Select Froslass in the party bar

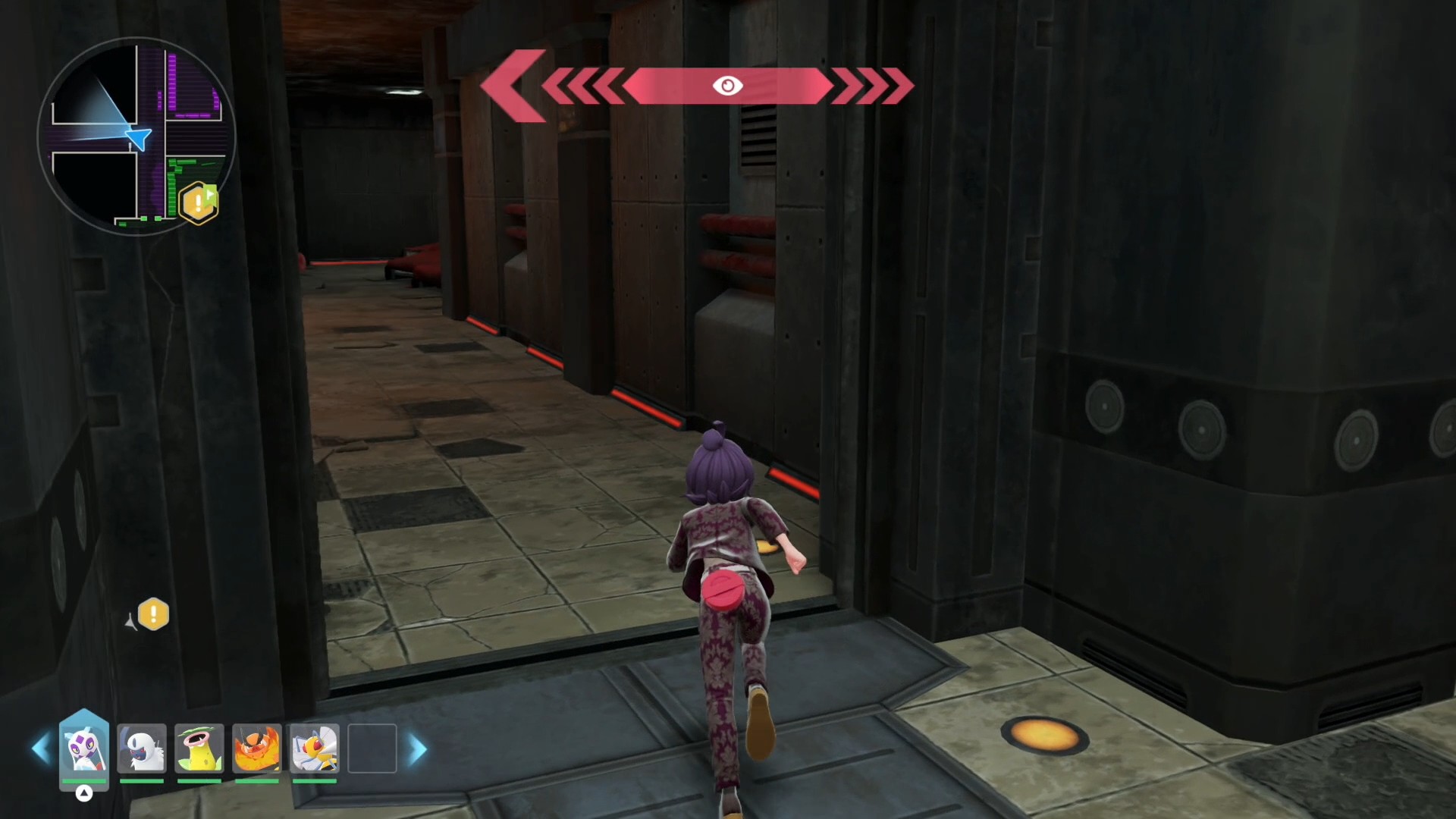point(84,748)
